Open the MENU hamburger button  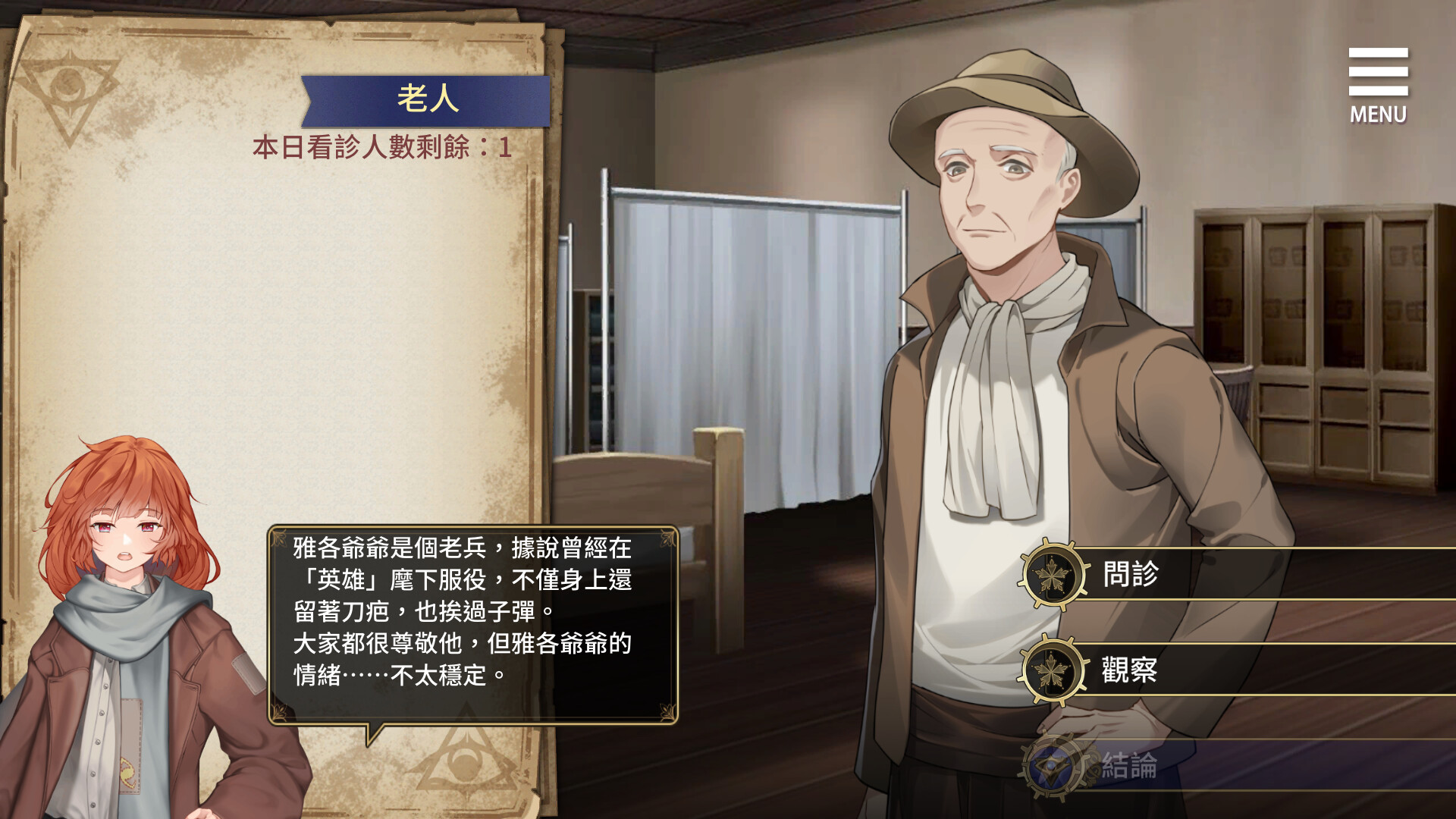(x=1377, y=85)
